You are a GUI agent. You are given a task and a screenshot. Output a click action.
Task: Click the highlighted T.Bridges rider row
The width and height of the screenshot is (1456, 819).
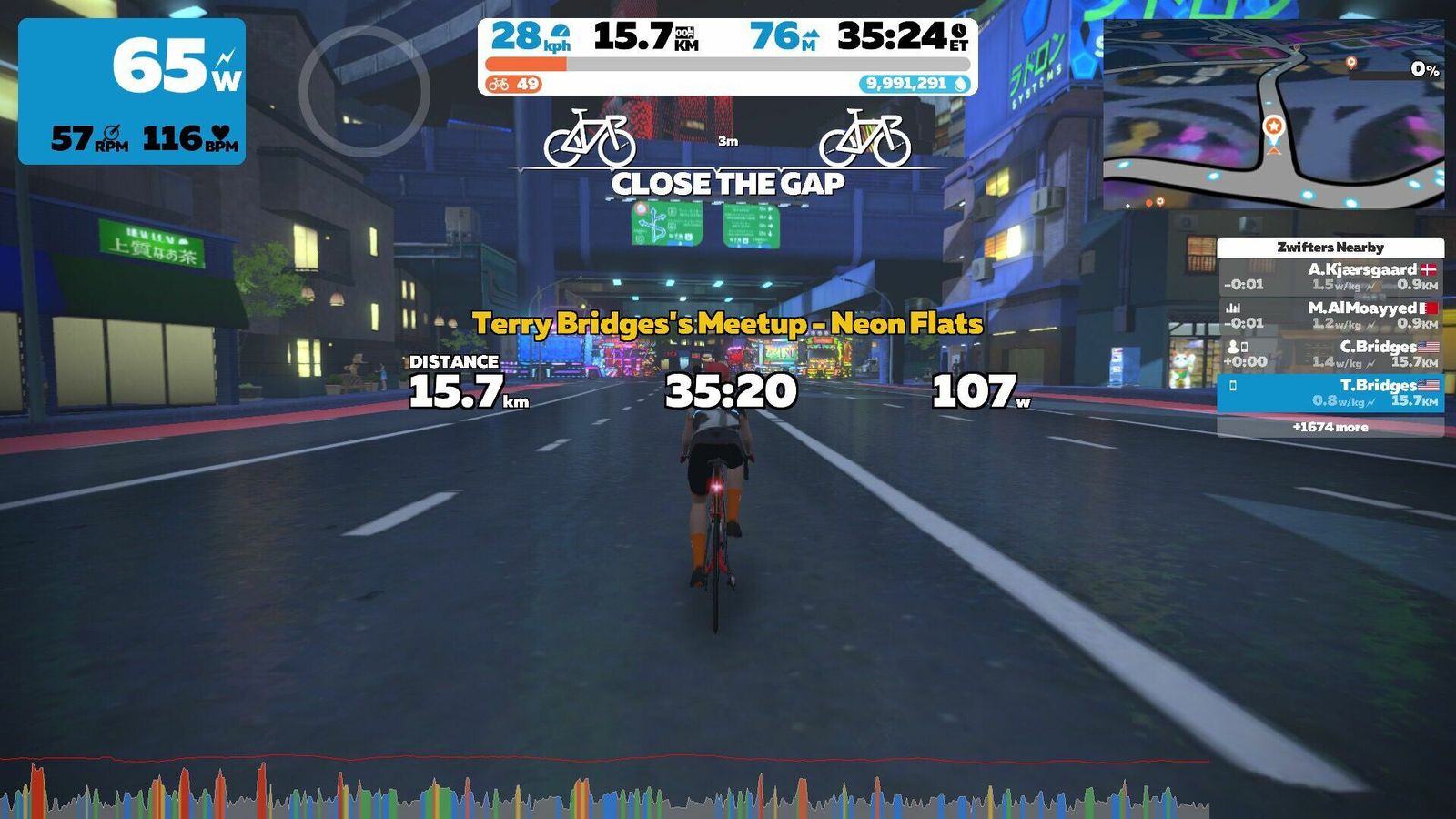click(x=1330, y=393)
